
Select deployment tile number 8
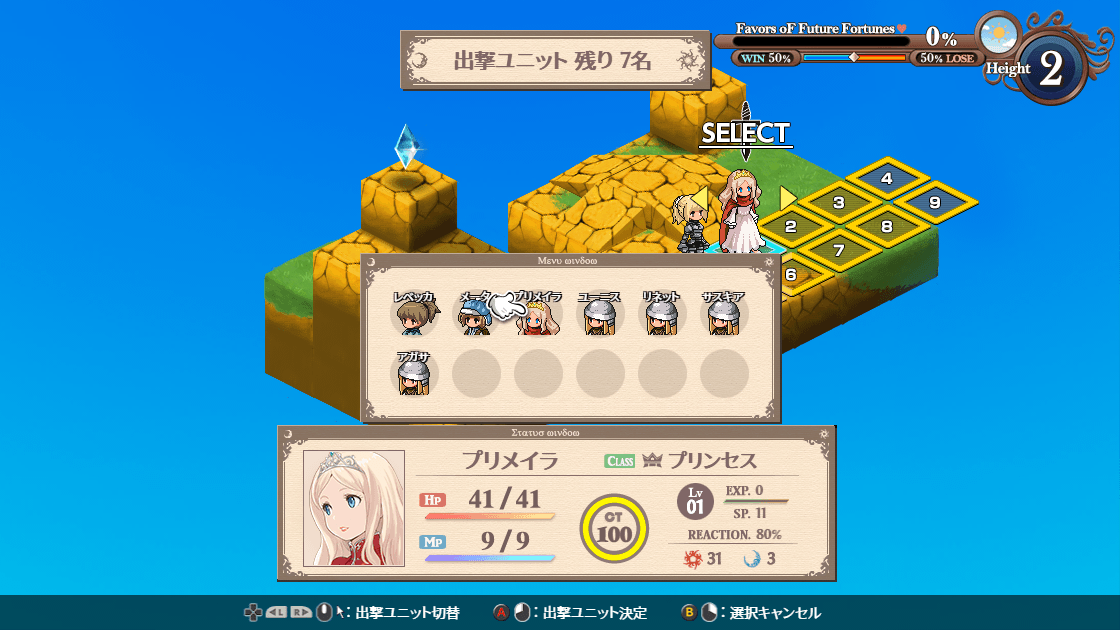tap(887, 227)
